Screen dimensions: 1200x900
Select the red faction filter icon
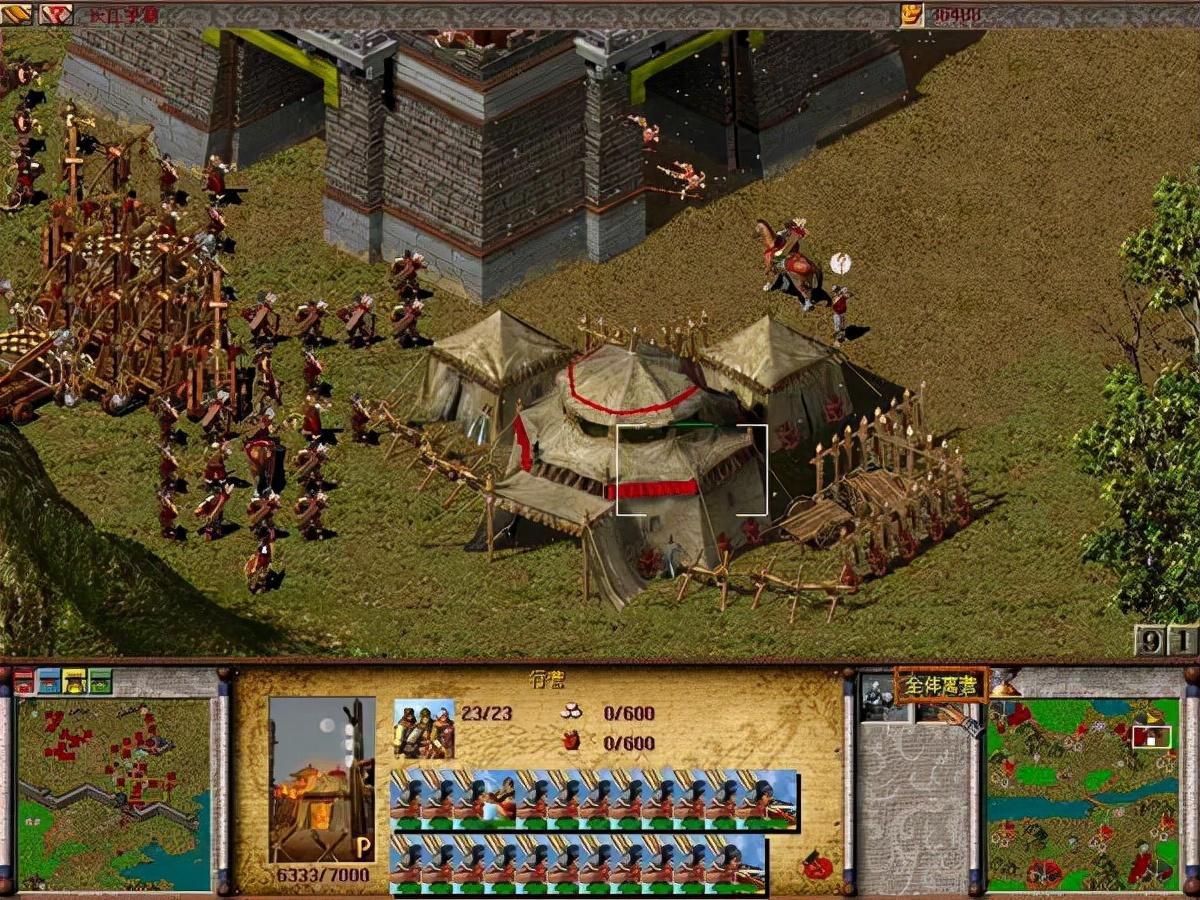pyautogui.click(x=24, y=682)
